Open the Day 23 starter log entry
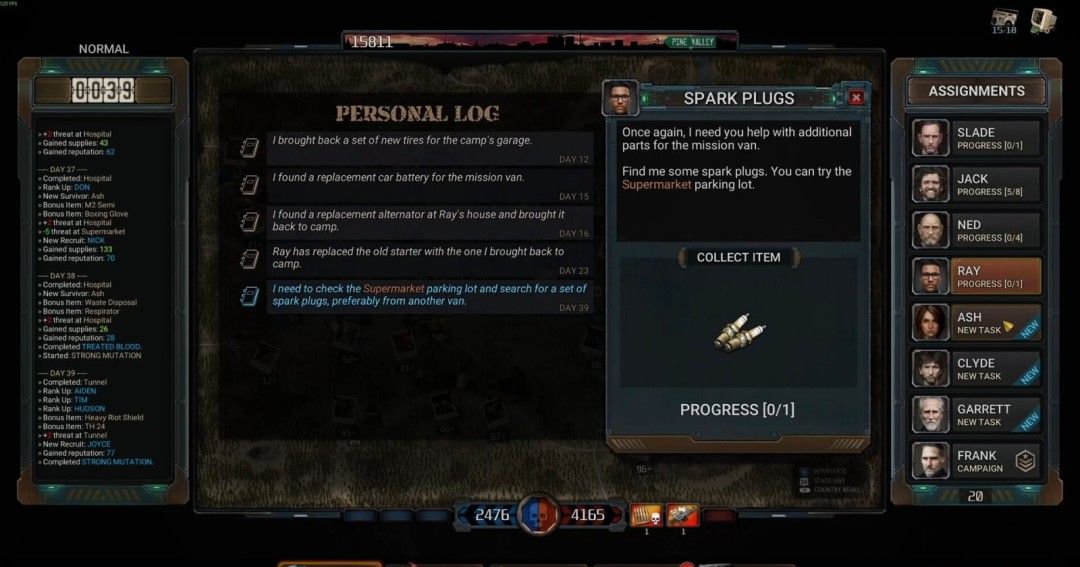 coord(430,259)
